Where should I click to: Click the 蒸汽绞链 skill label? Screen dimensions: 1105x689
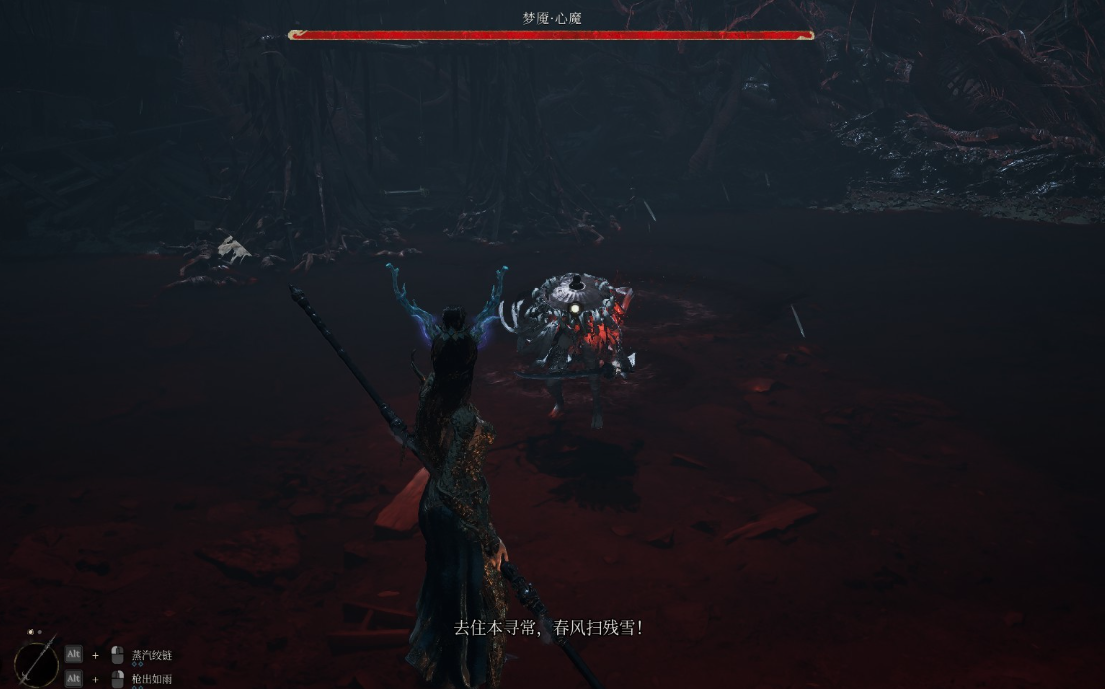click(x=152, y=655)
